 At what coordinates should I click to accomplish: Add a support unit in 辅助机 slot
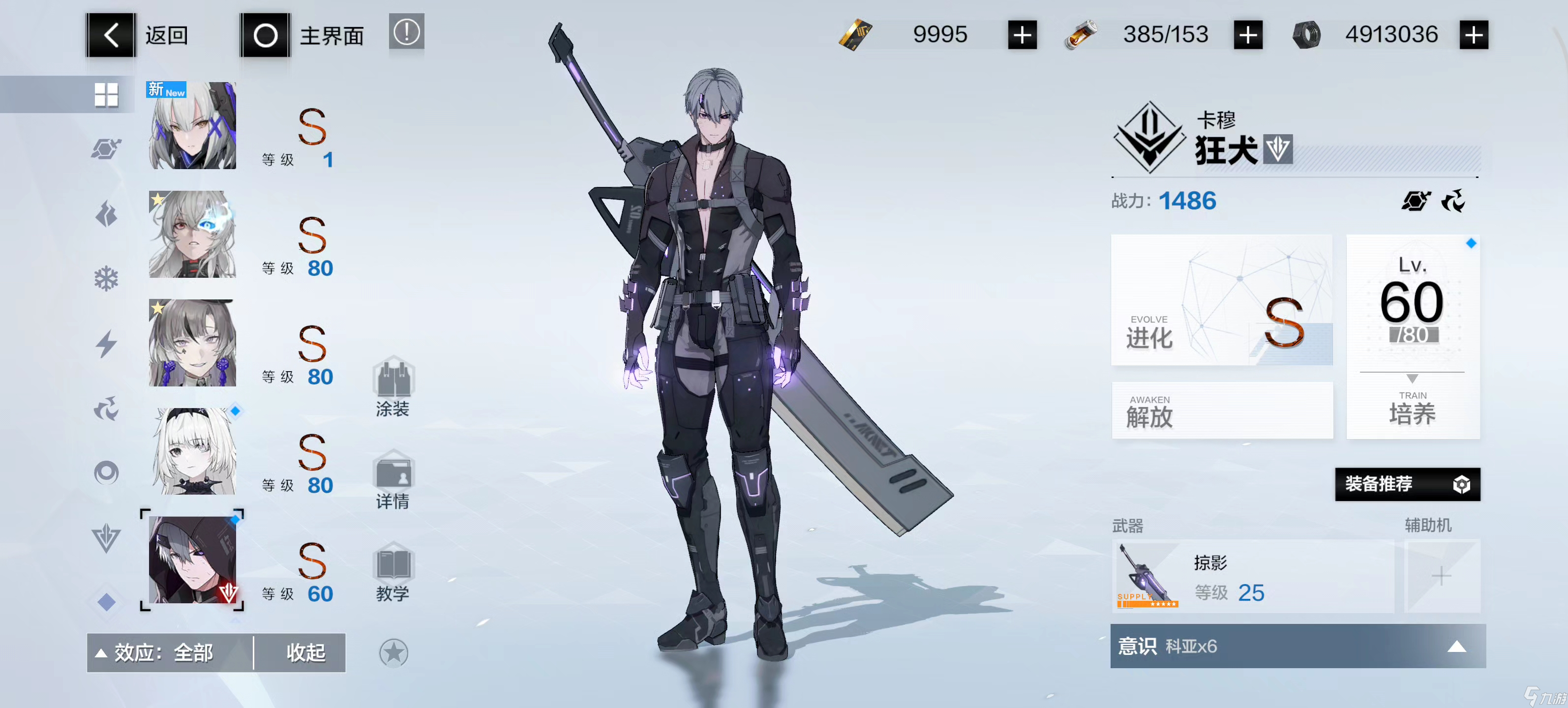pos(1441,576)
